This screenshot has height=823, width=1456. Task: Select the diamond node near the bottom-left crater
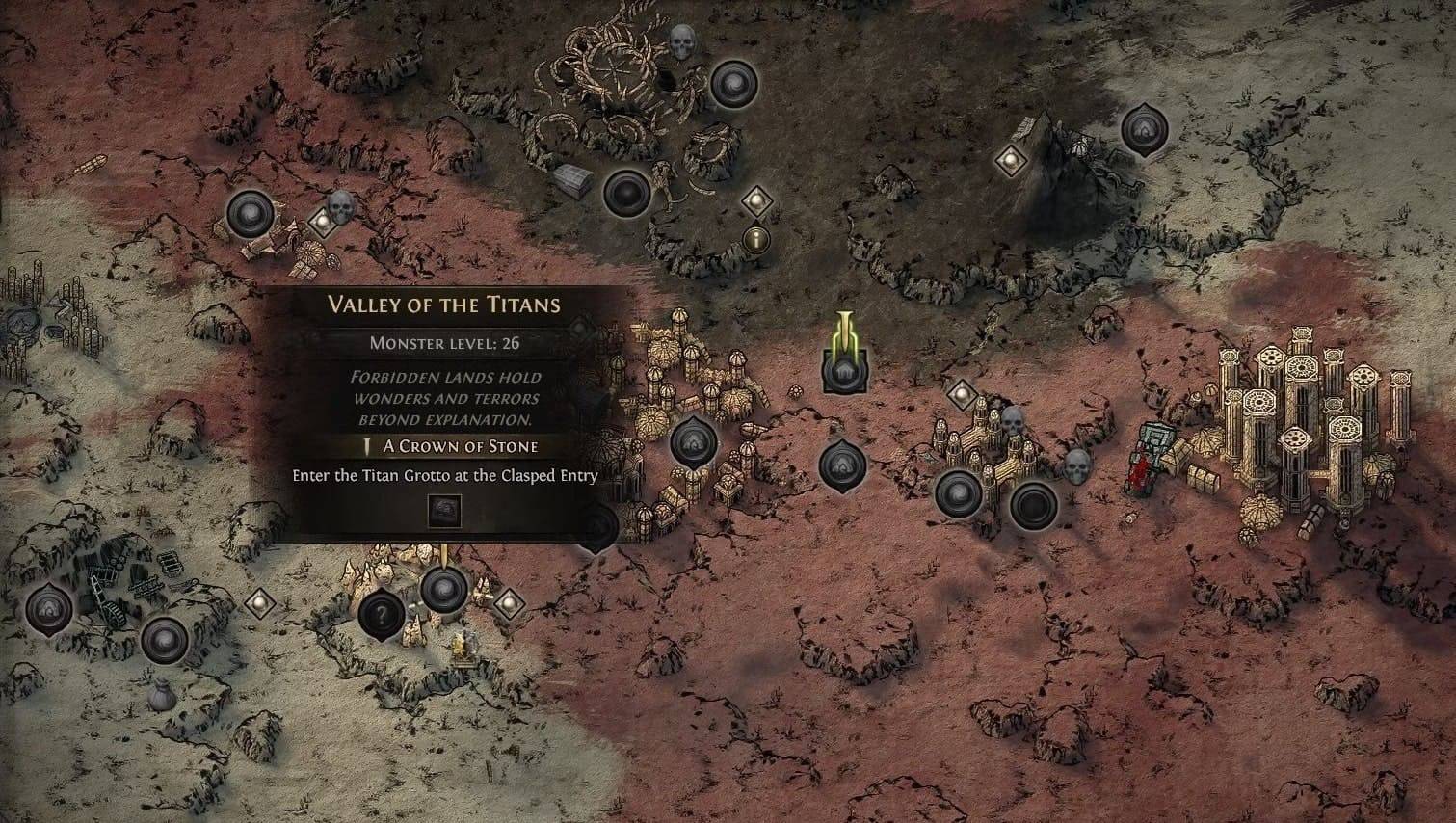click(258, 602)
